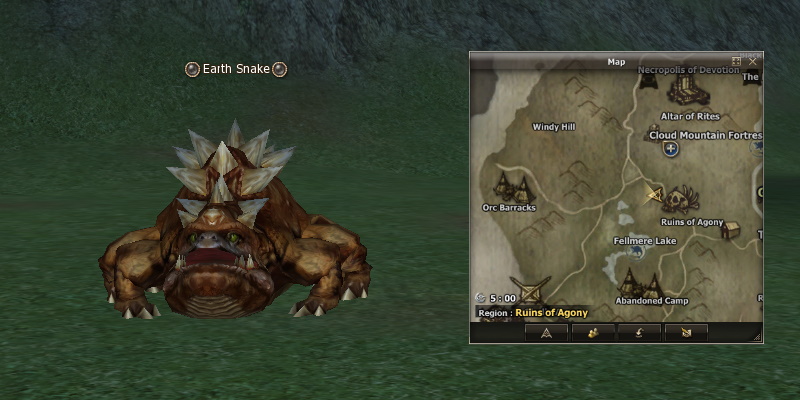Click the Windy Hill map label
800x400 pixels.
click(x=553, y=127)
